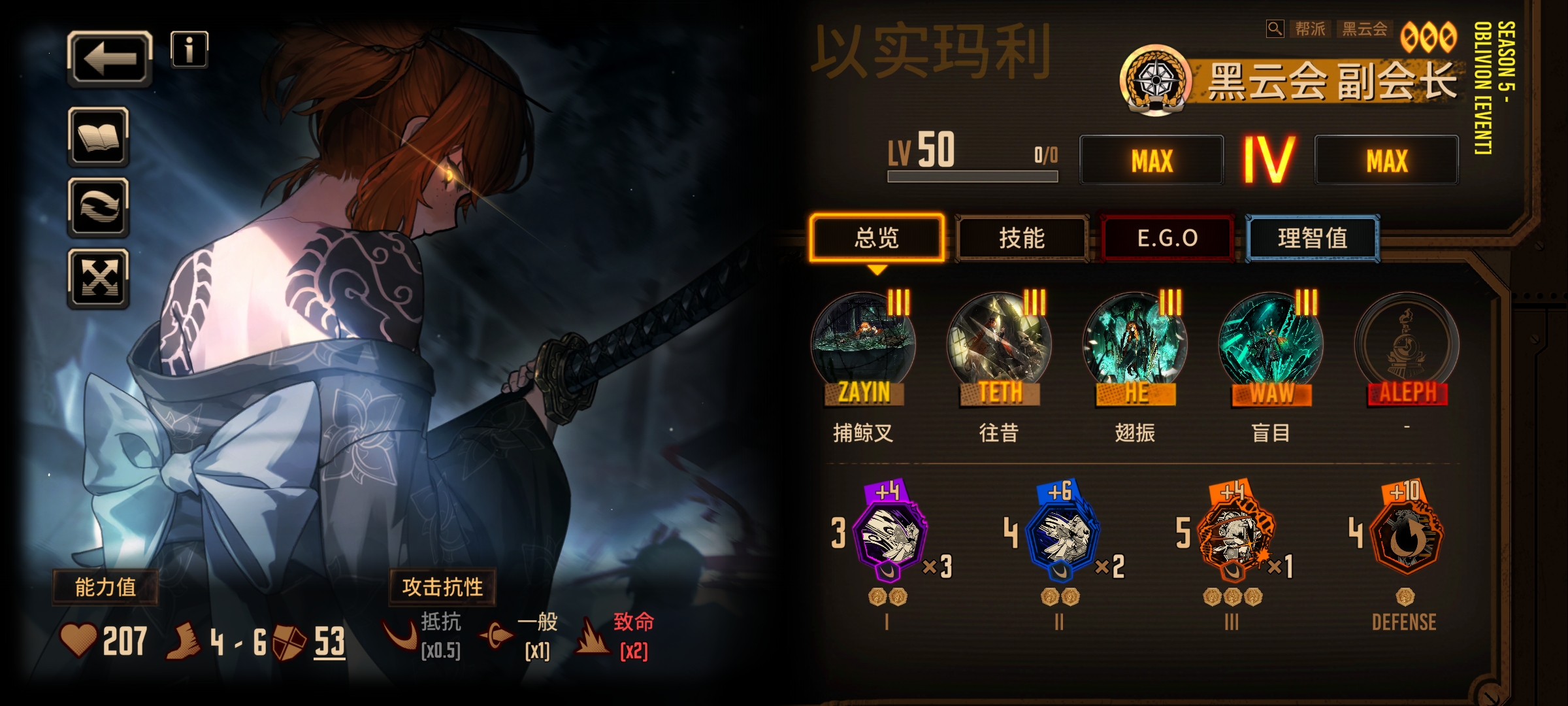Inspect the purple skill I icon

[x=889, y=537]
